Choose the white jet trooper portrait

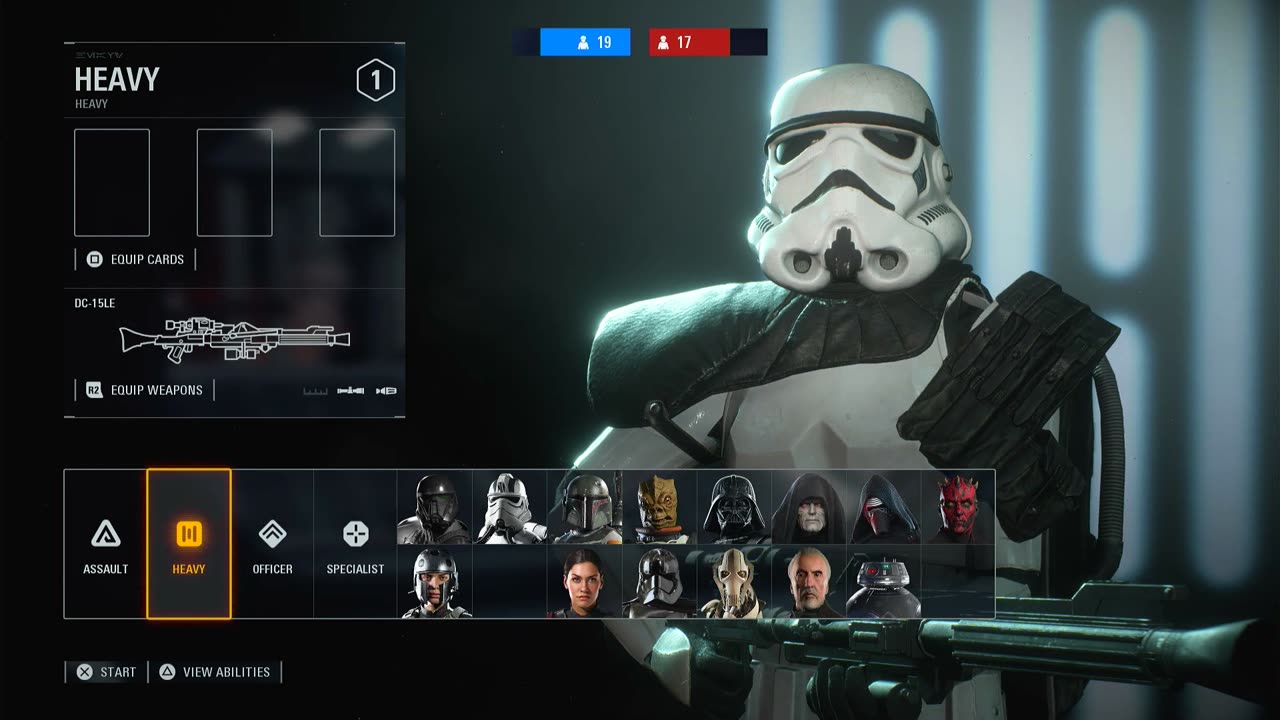point(510,508)
